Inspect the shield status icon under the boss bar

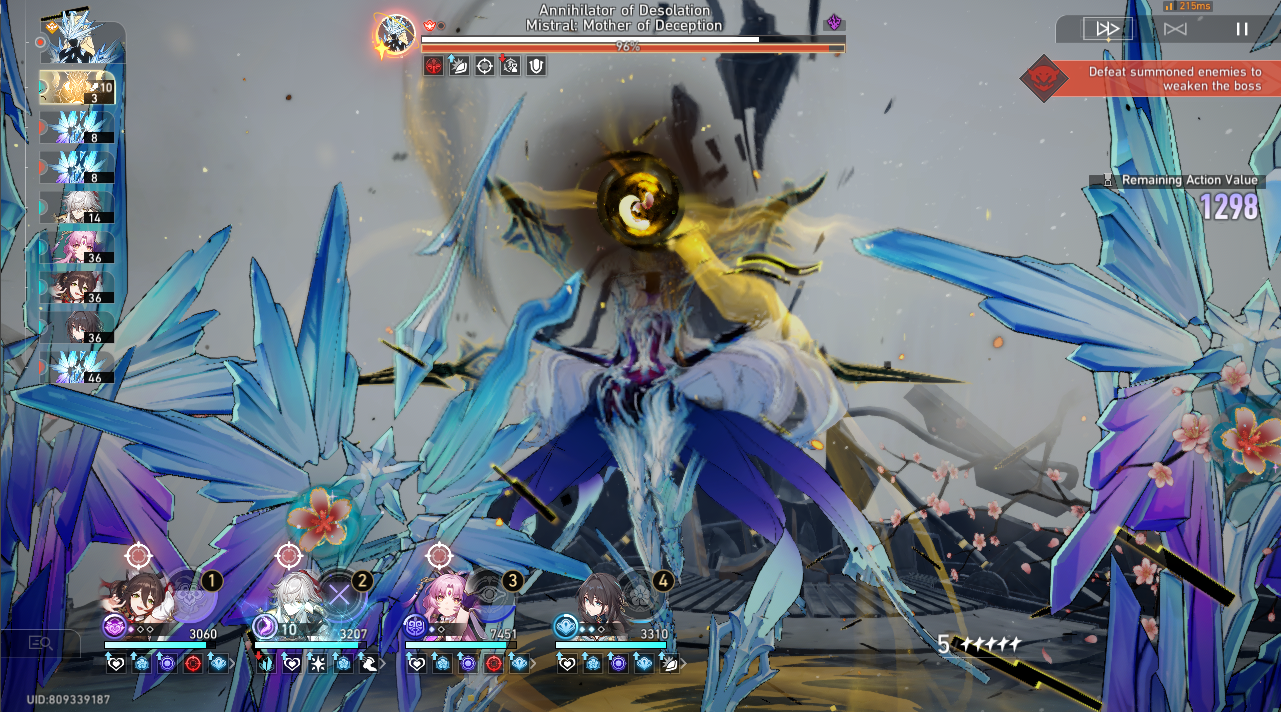[536, 67]
